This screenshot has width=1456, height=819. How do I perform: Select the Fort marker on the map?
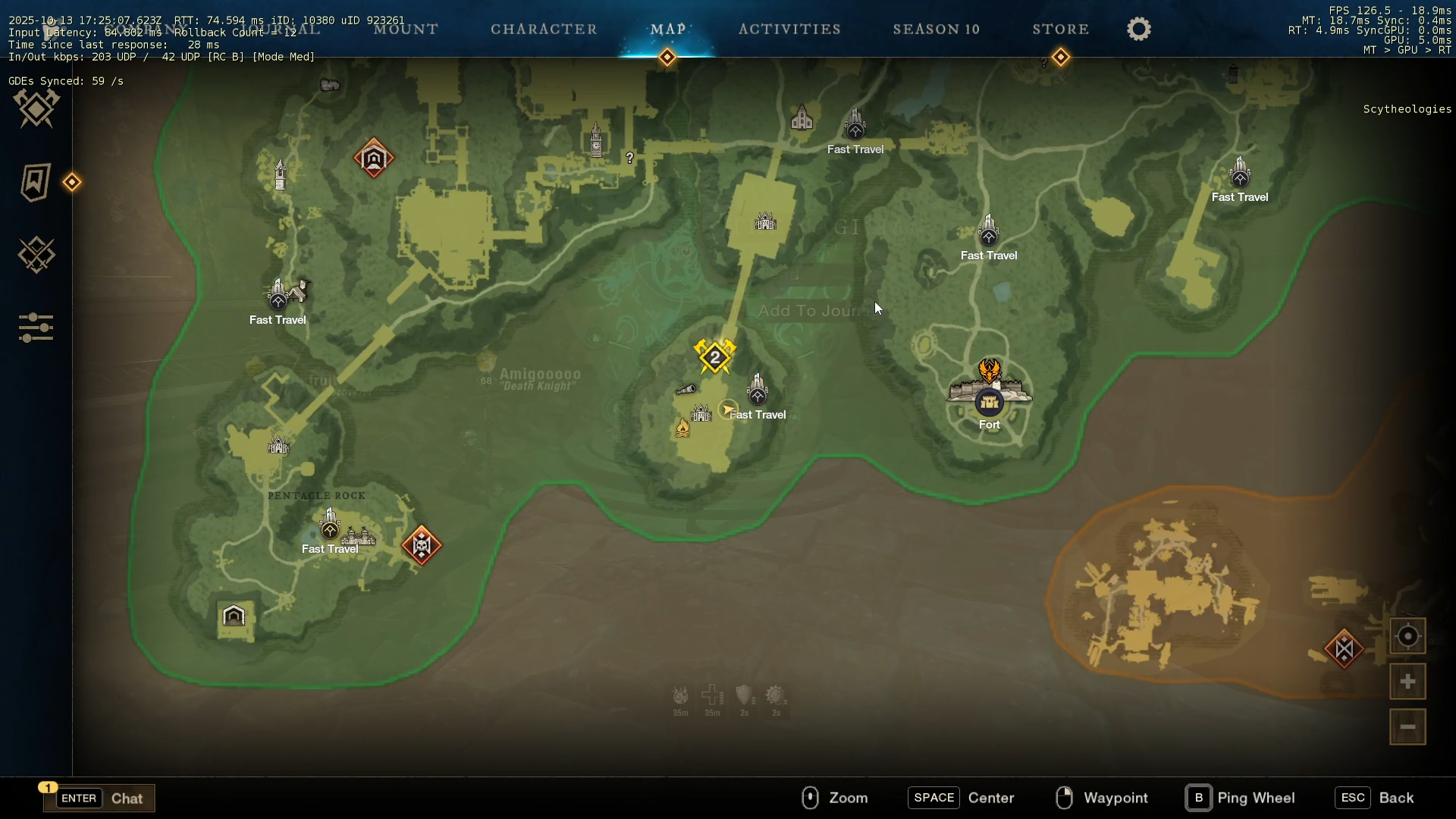pos(990,403)
